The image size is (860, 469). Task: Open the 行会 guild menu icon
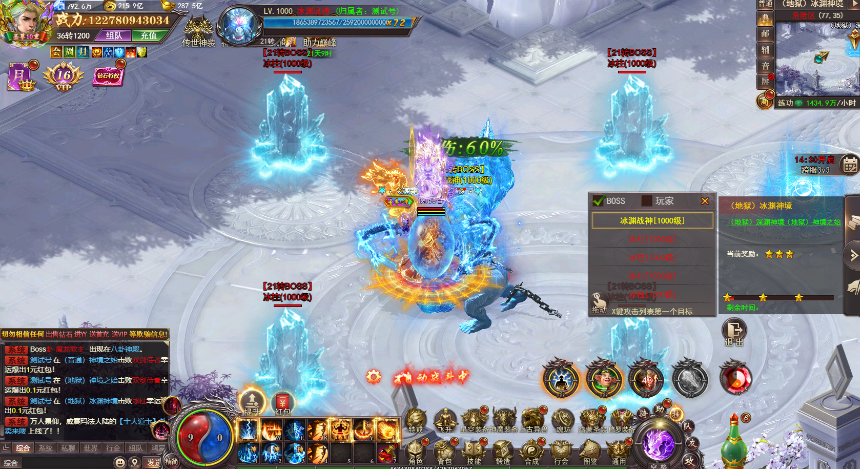[x=562, y=444]
